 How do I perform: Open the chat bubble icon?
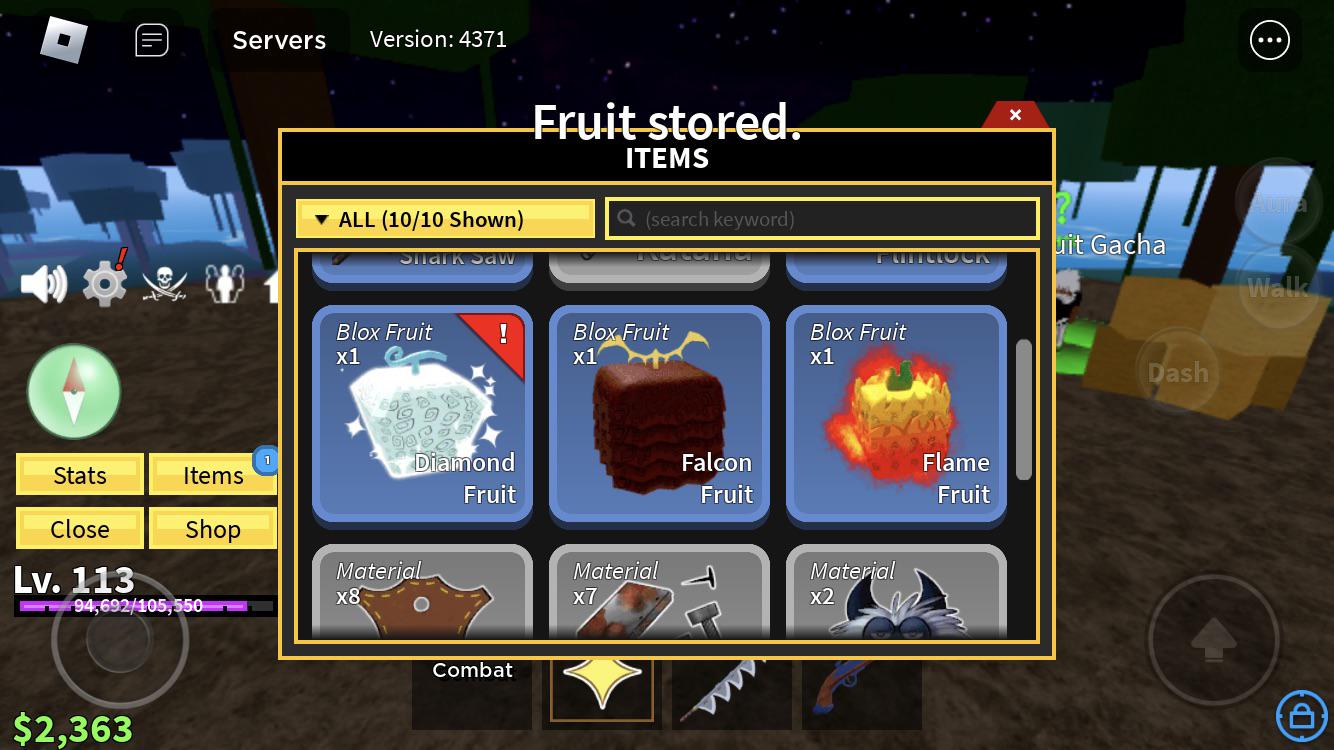(x=151, y=40)
